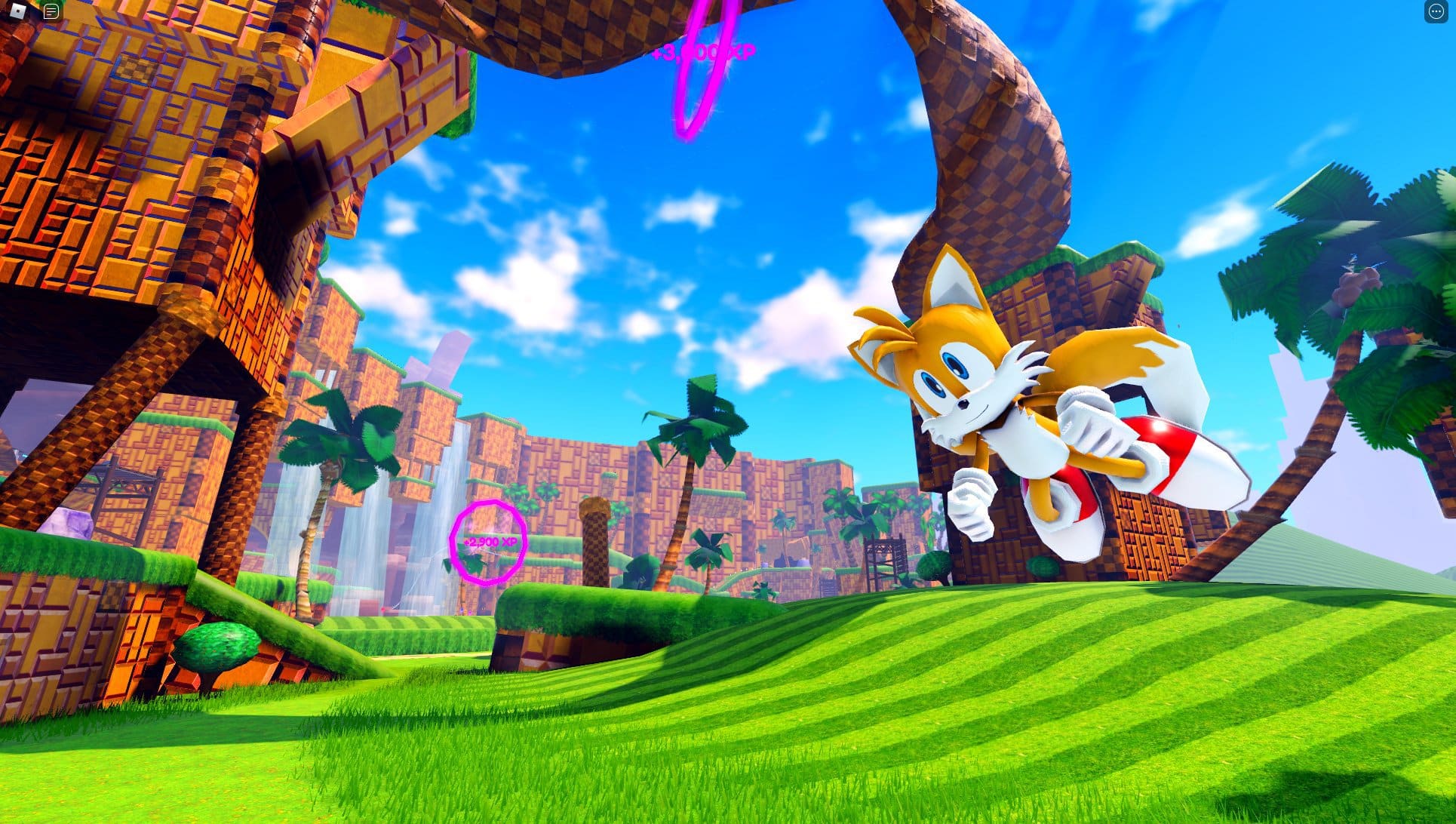The image size is (1456, 824).
Task: Open the more options menu
Action: coord(1437,11)
